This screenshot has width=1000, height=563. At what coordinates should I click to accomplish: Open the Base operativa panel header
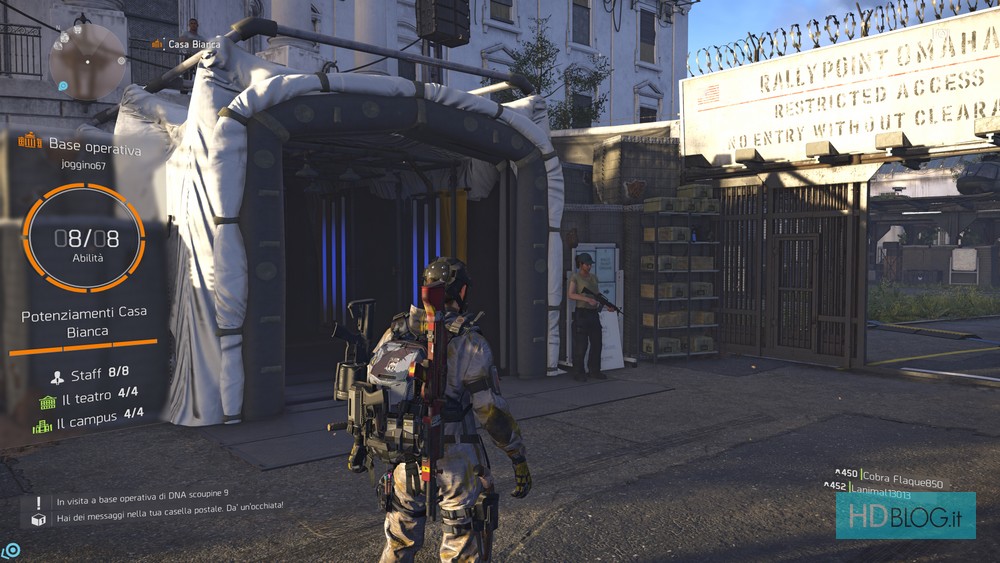click(x=80, y=149)
